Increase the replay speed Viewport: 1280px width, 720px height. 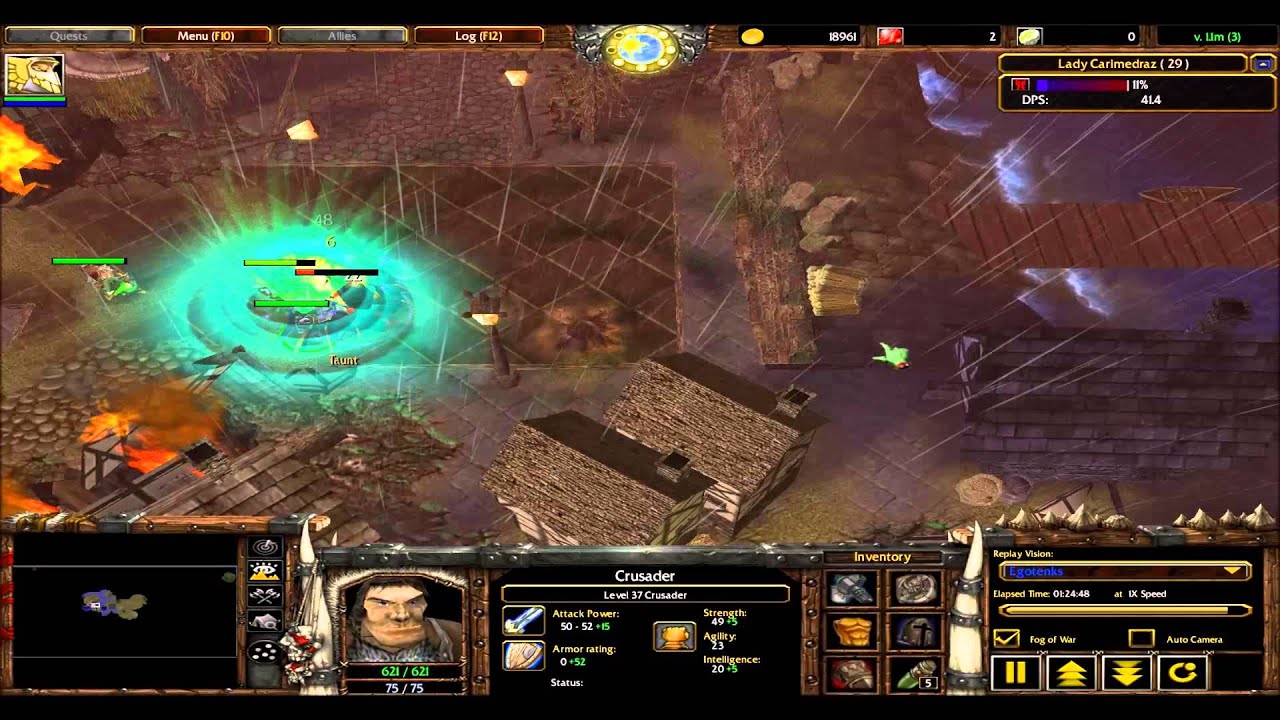[x=1070, y=673]
